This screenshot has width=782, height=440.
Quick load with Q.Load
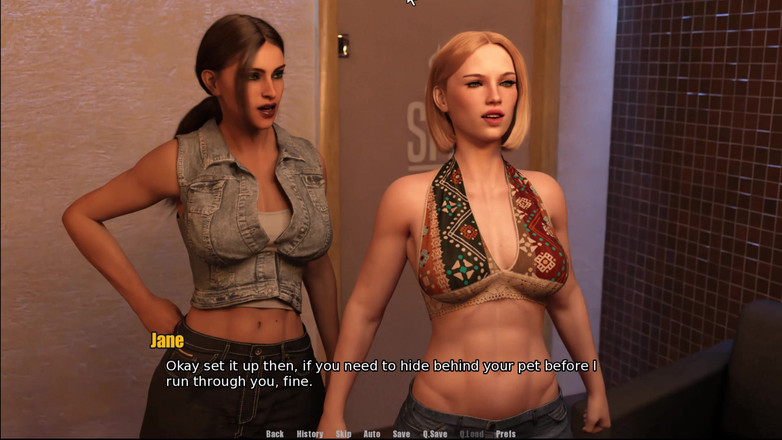(472, 434)
